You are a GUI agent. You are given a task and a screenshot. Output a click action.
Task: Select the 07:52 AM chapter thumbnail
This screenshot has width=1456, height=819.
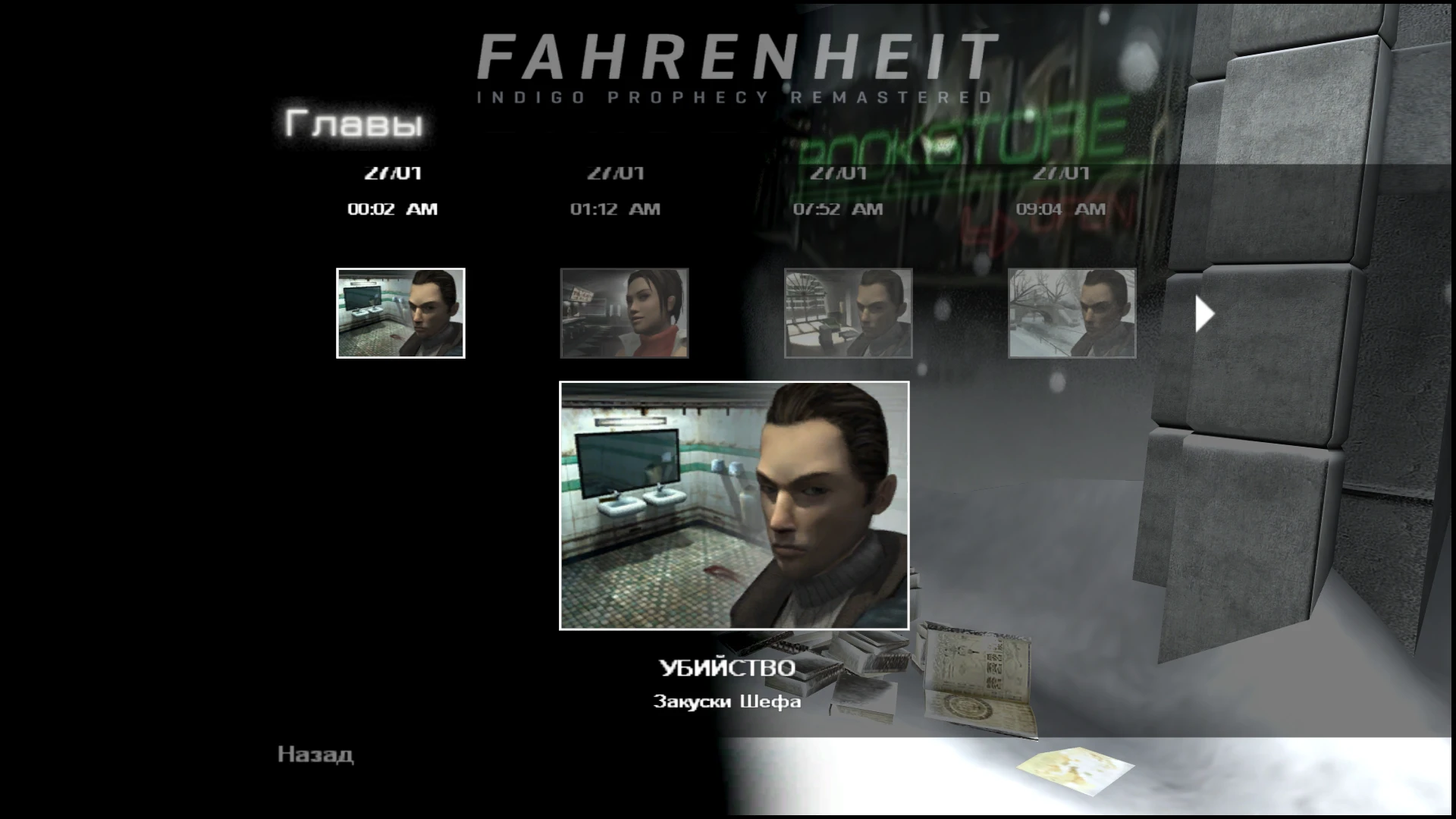849,313
